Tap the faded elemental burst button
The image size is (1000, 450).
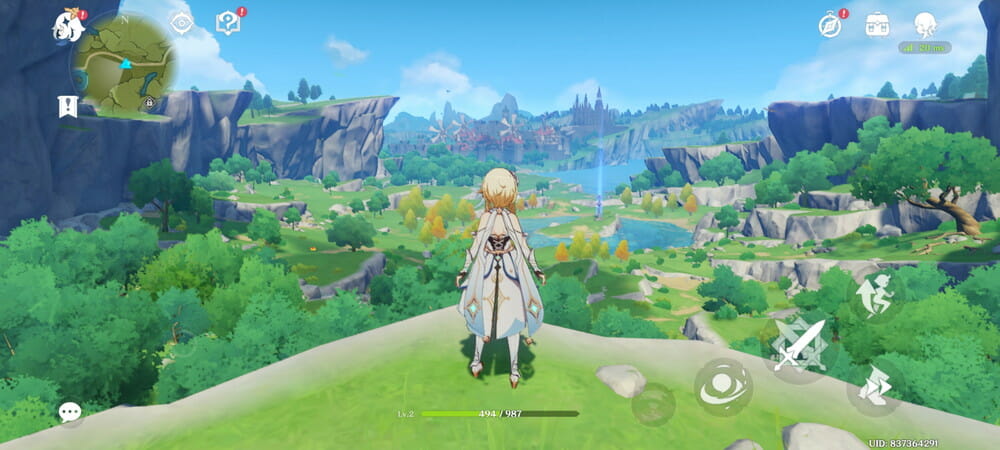[x=653, y=403]
